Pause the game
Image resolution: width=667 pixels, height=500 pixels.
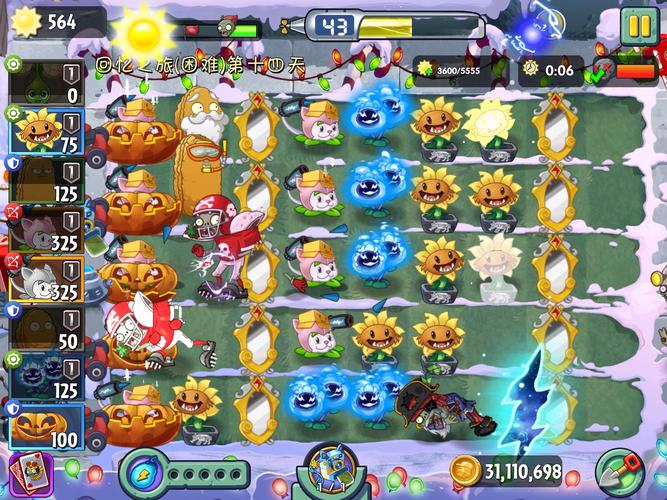tap(636, 27)
